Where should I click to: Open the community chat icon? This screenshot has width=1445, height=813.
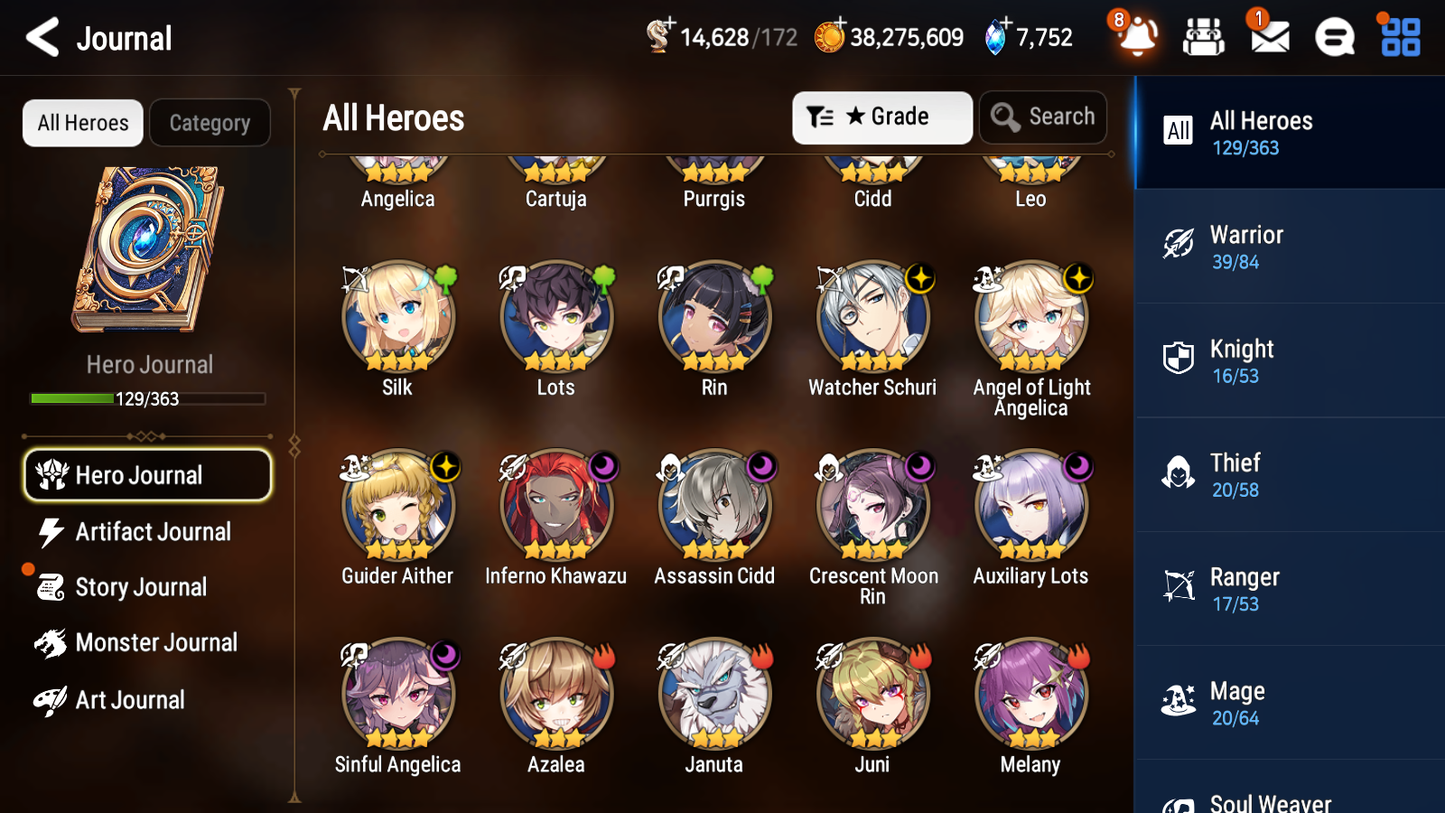click(x=1334, y=36)
